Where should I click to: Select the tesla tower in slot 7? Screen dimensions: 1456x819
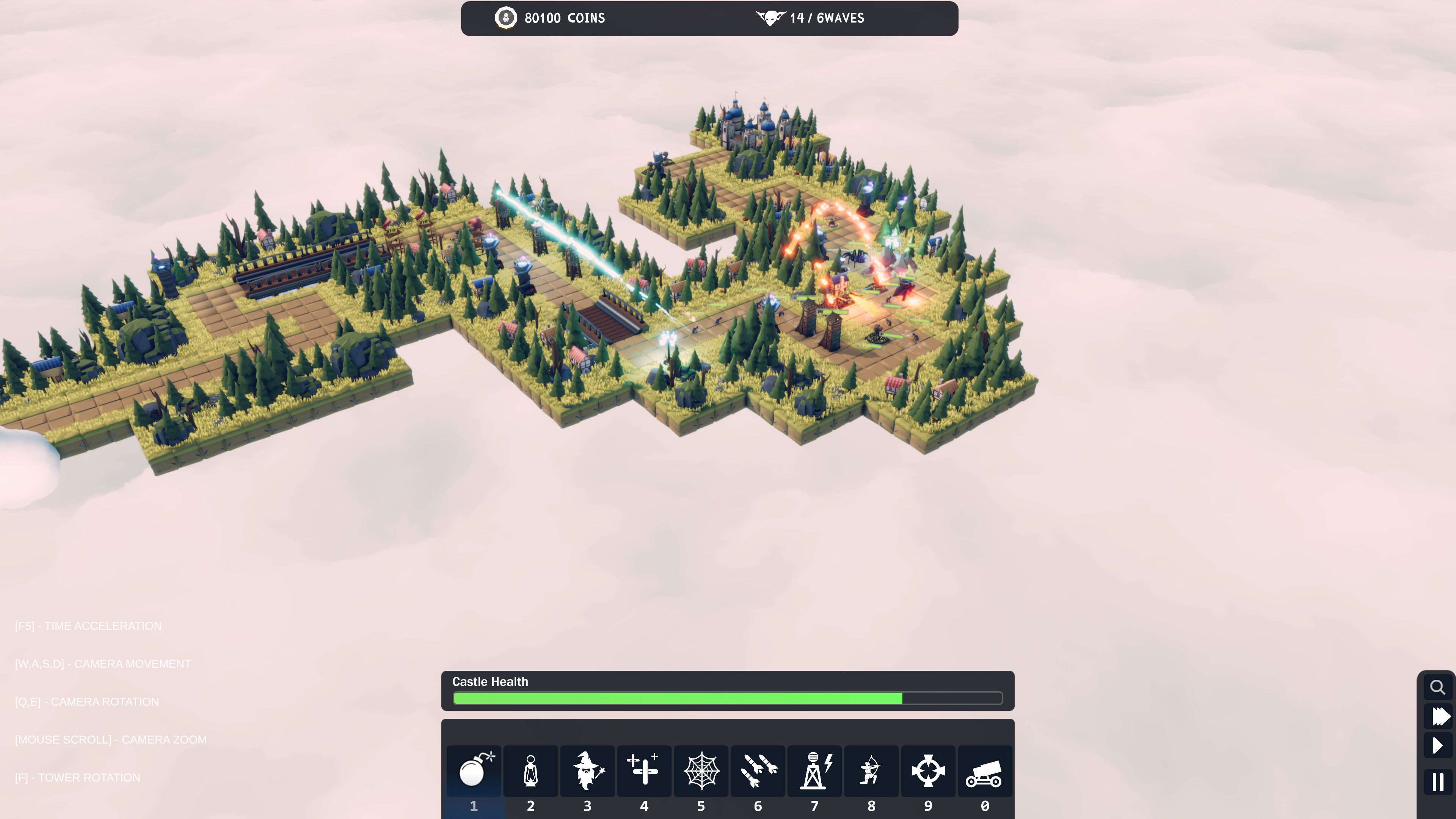(814, 772)
